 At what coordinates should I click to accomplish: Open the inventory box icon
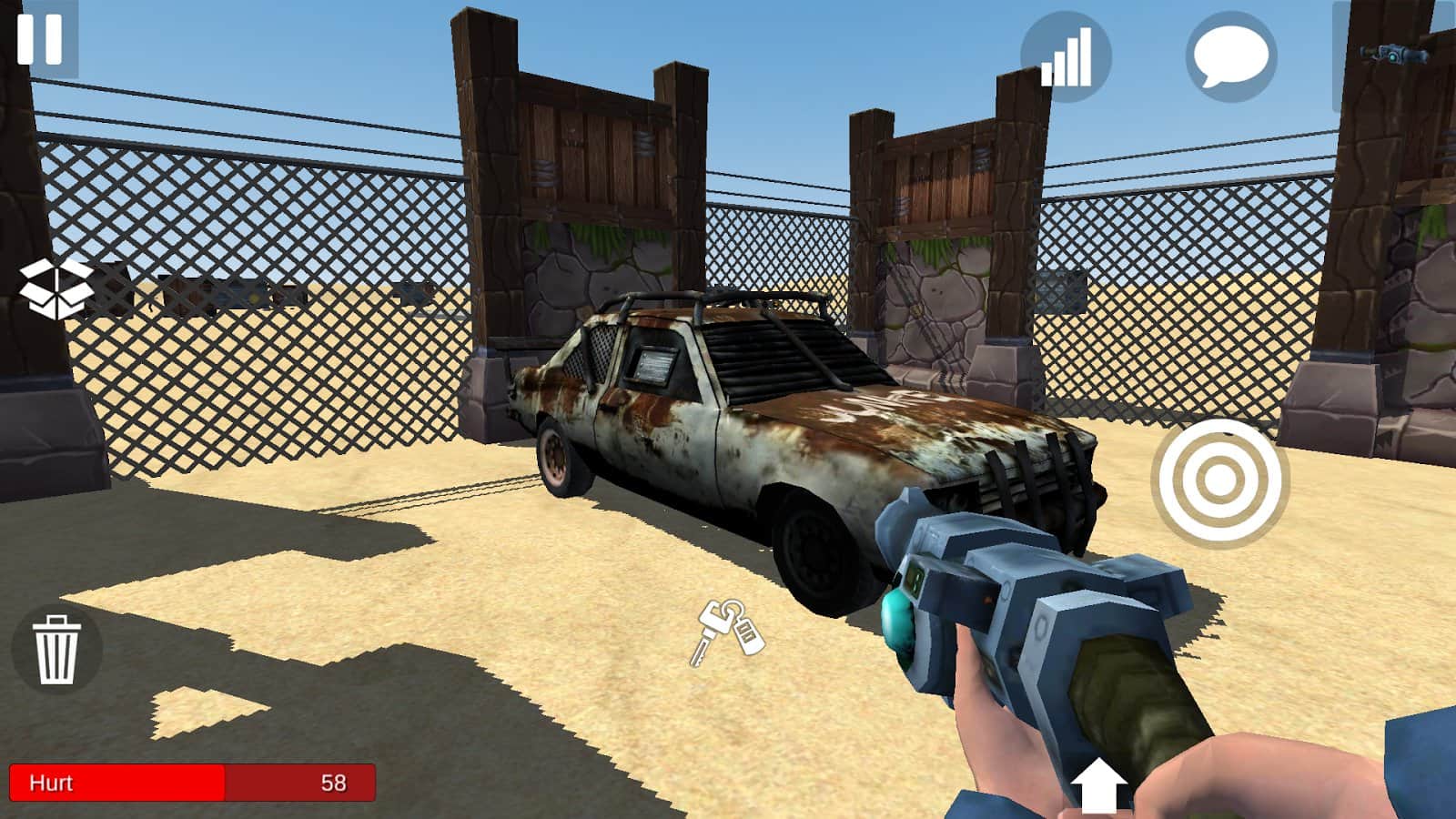tap(56, 287)
